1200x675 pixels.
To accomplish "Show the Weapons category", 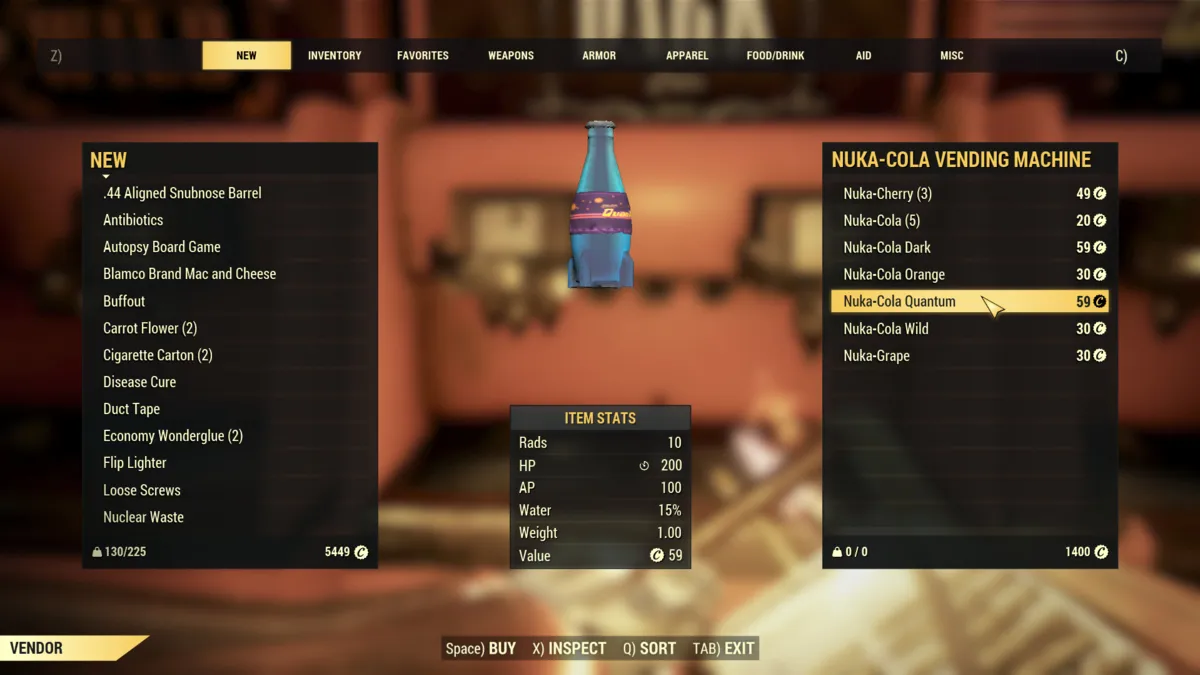I will click(510, 56).
